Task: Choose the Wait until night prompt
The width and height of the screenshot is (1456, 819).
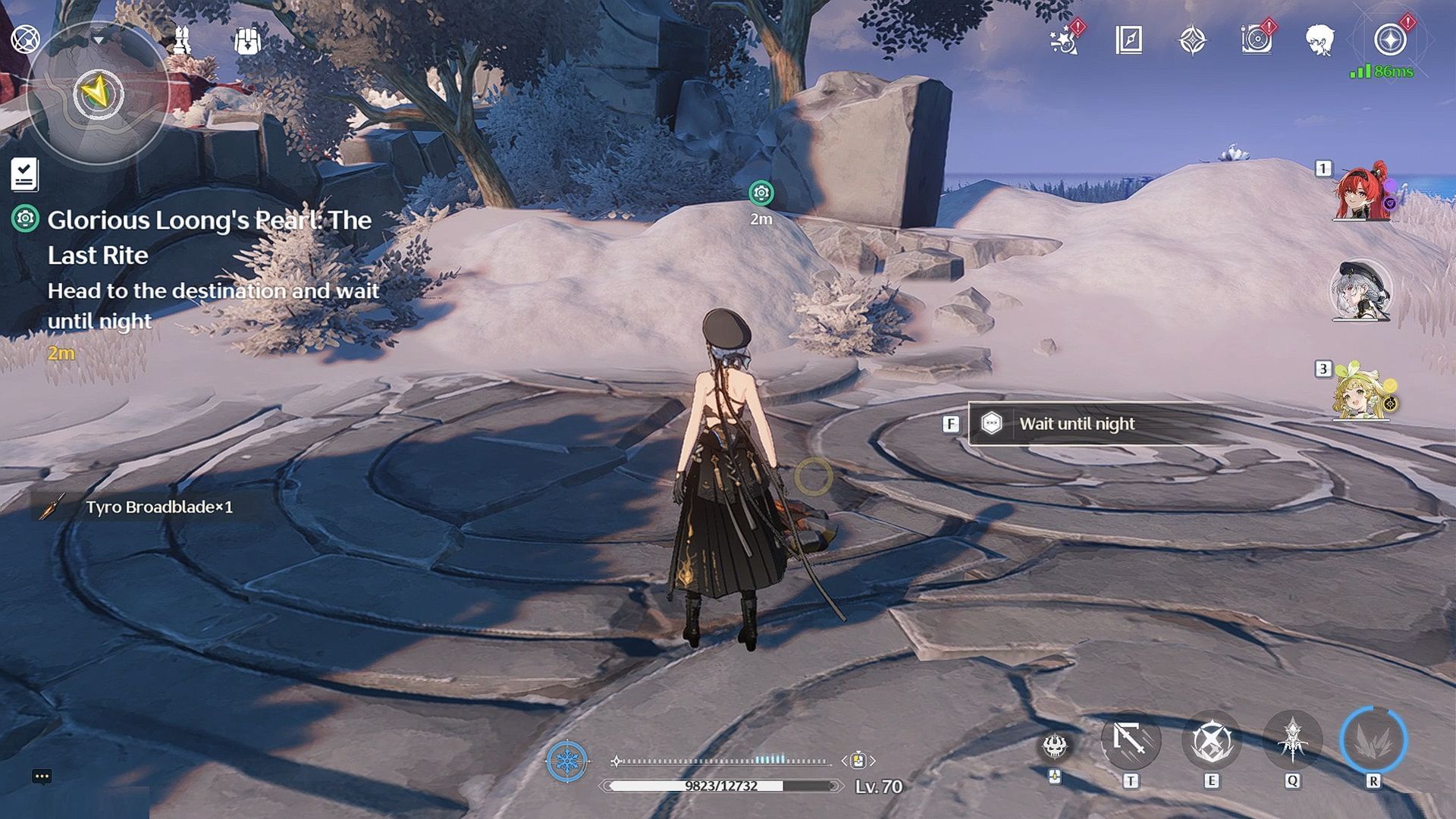Action: [1077, 423]
